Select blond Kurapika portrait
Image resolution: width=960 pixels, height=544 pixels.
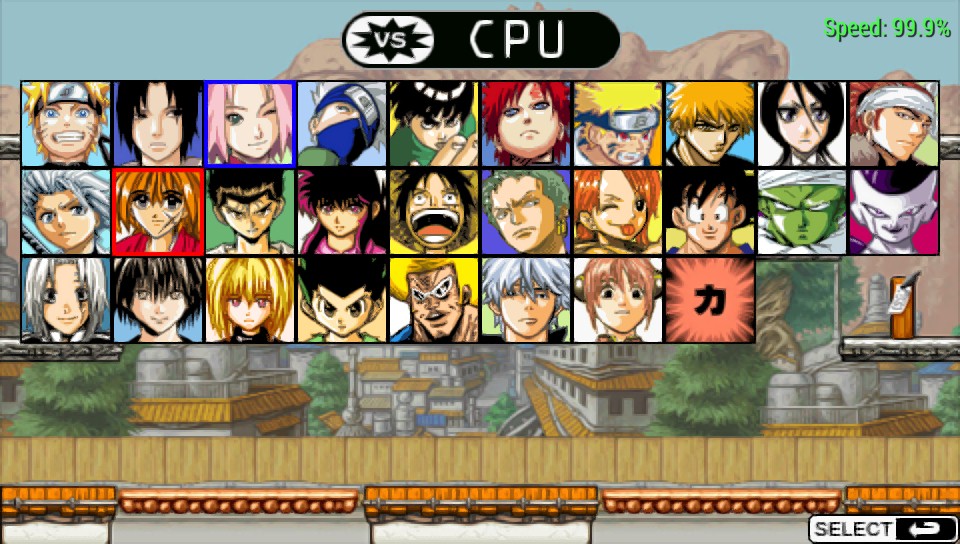point(250,300)
